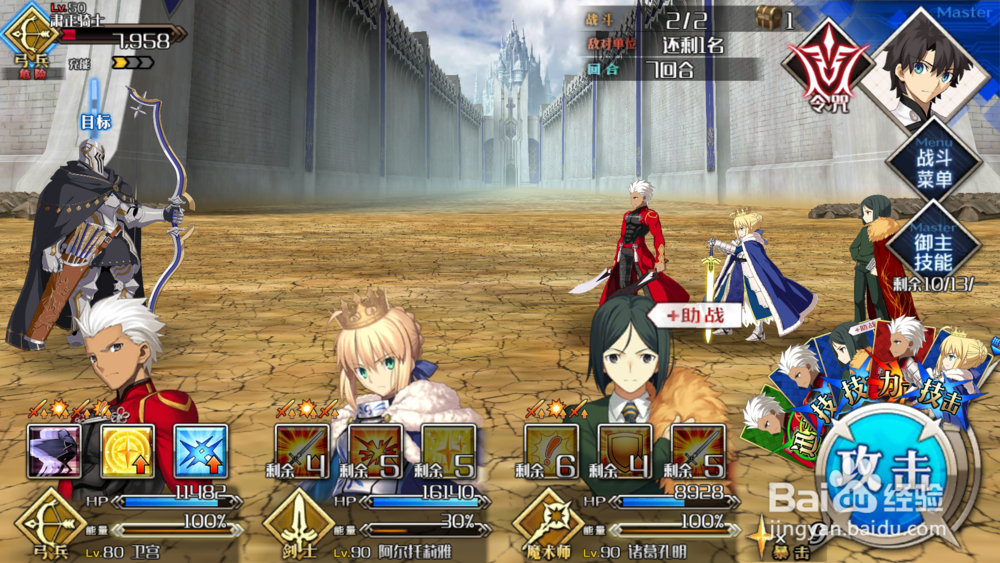Viewport: 1000px width, 563px height.
Task: Use Emiya's golden target skill
Action: (x=128, y=452)
